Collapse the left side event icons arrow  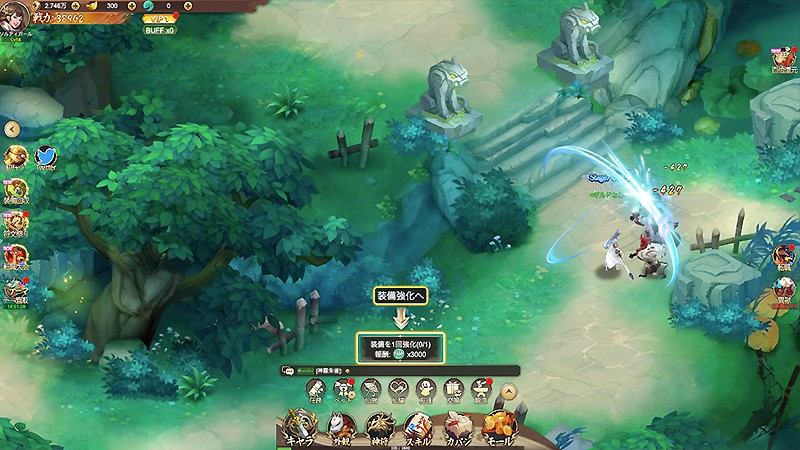pos(11,129)
